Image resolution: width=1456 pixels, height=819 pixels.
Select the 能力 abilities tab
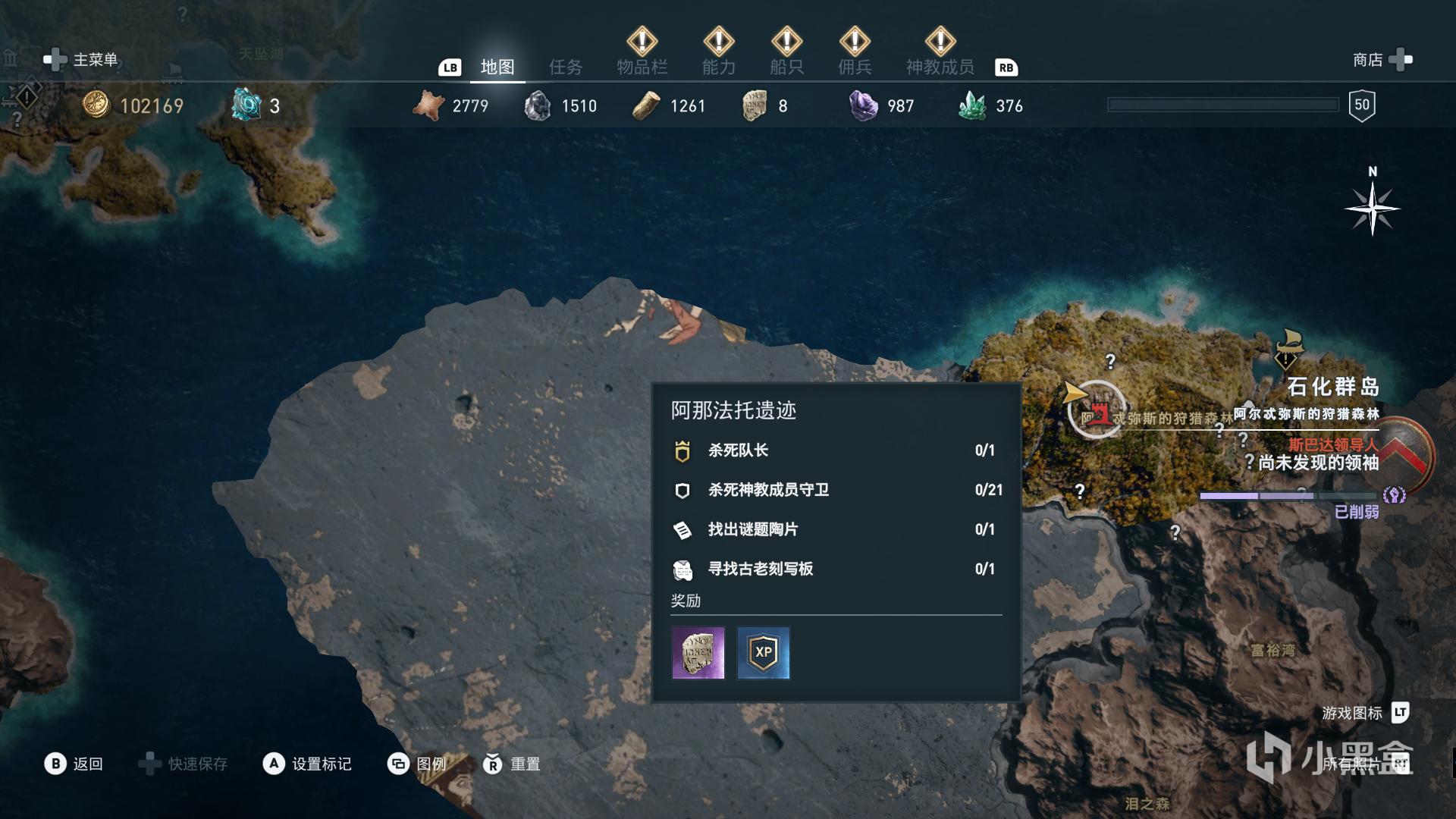point(718,67)
